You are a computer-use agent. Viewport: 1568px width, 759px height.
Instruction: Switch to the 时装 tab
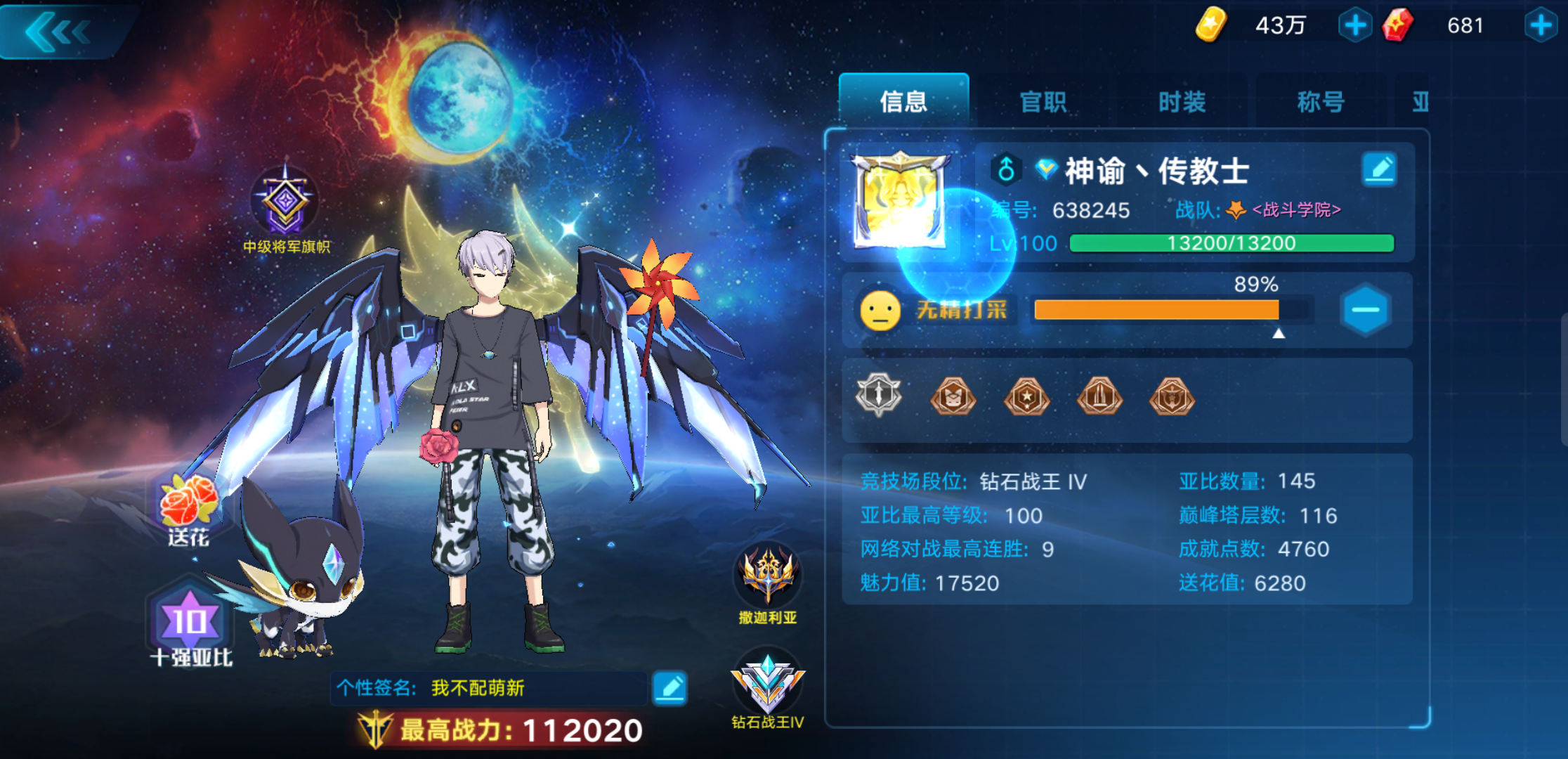point(1182,102)
